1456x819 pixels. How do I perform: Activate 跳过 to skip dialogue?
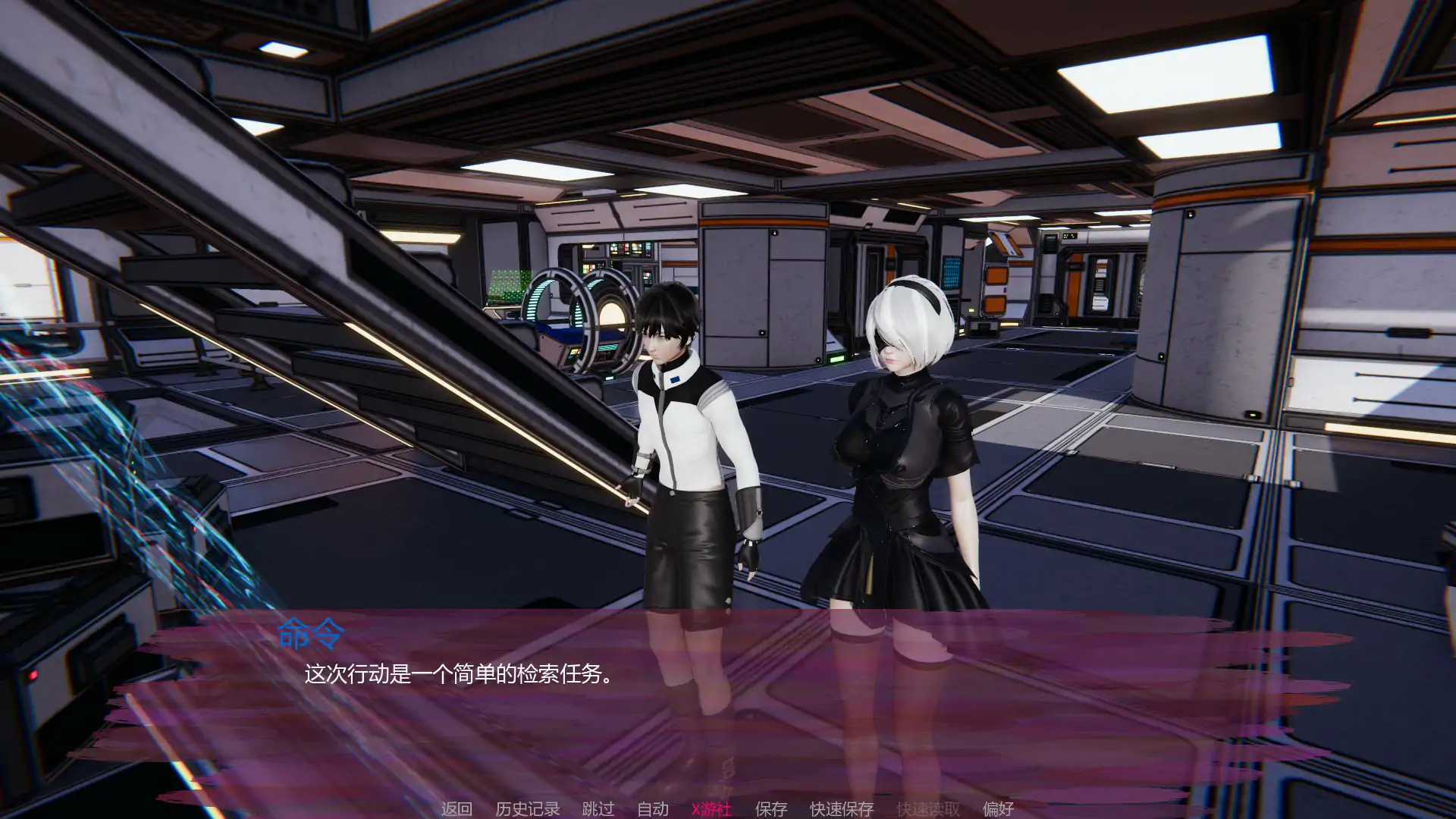(x=597, y=808)
